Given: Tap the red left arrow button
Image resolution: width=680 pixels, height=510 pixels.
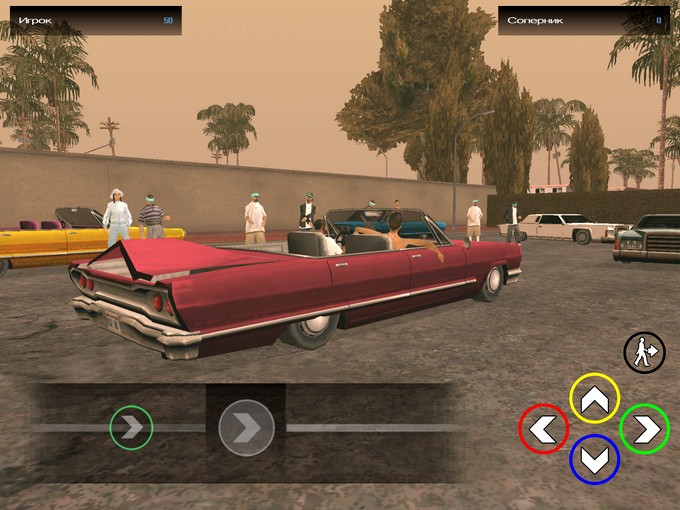Looking at the screenshot, I should 544,429.
